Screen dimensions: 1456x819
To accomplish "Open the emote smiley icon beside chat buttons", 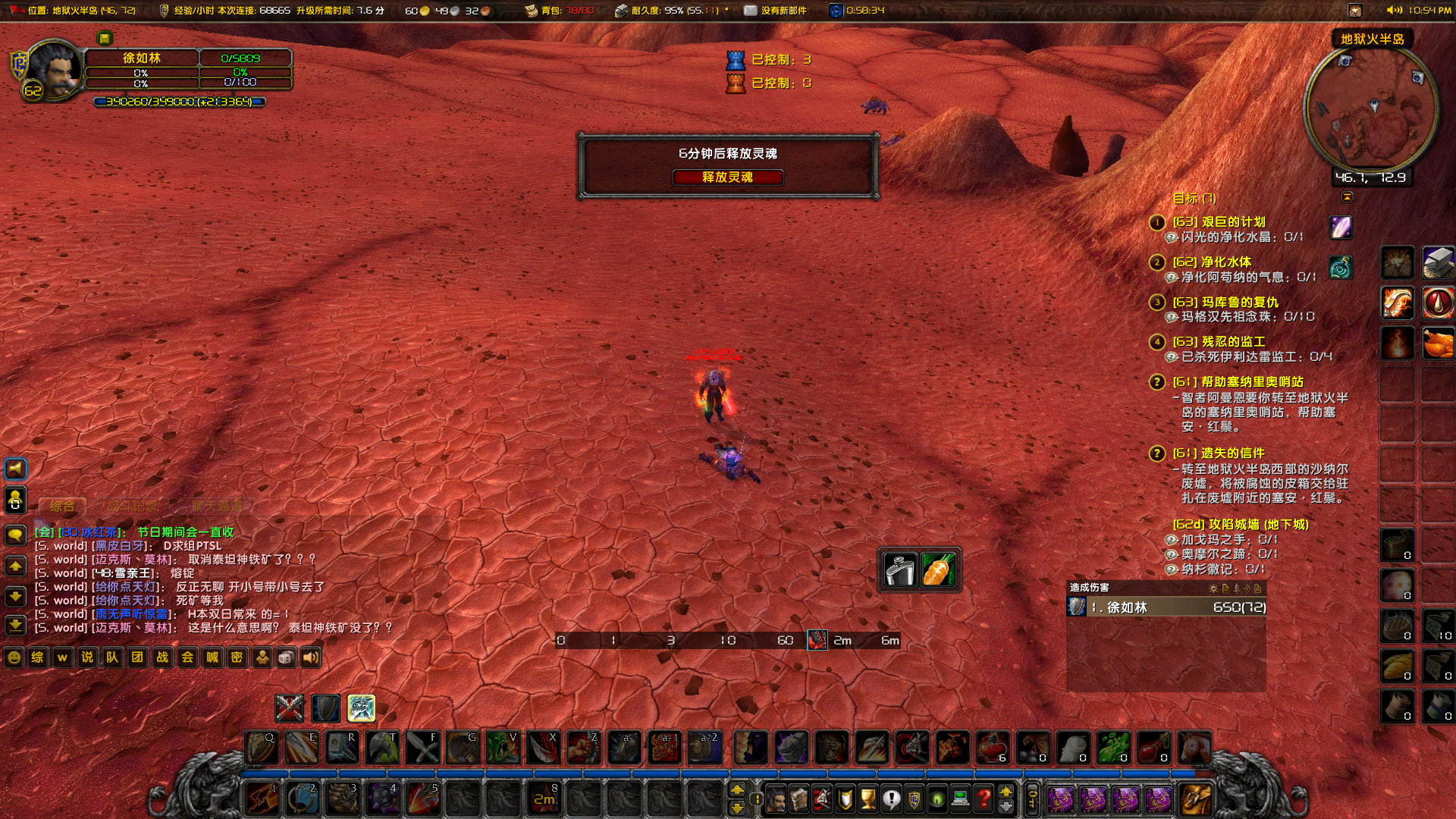I will point(13,658).
